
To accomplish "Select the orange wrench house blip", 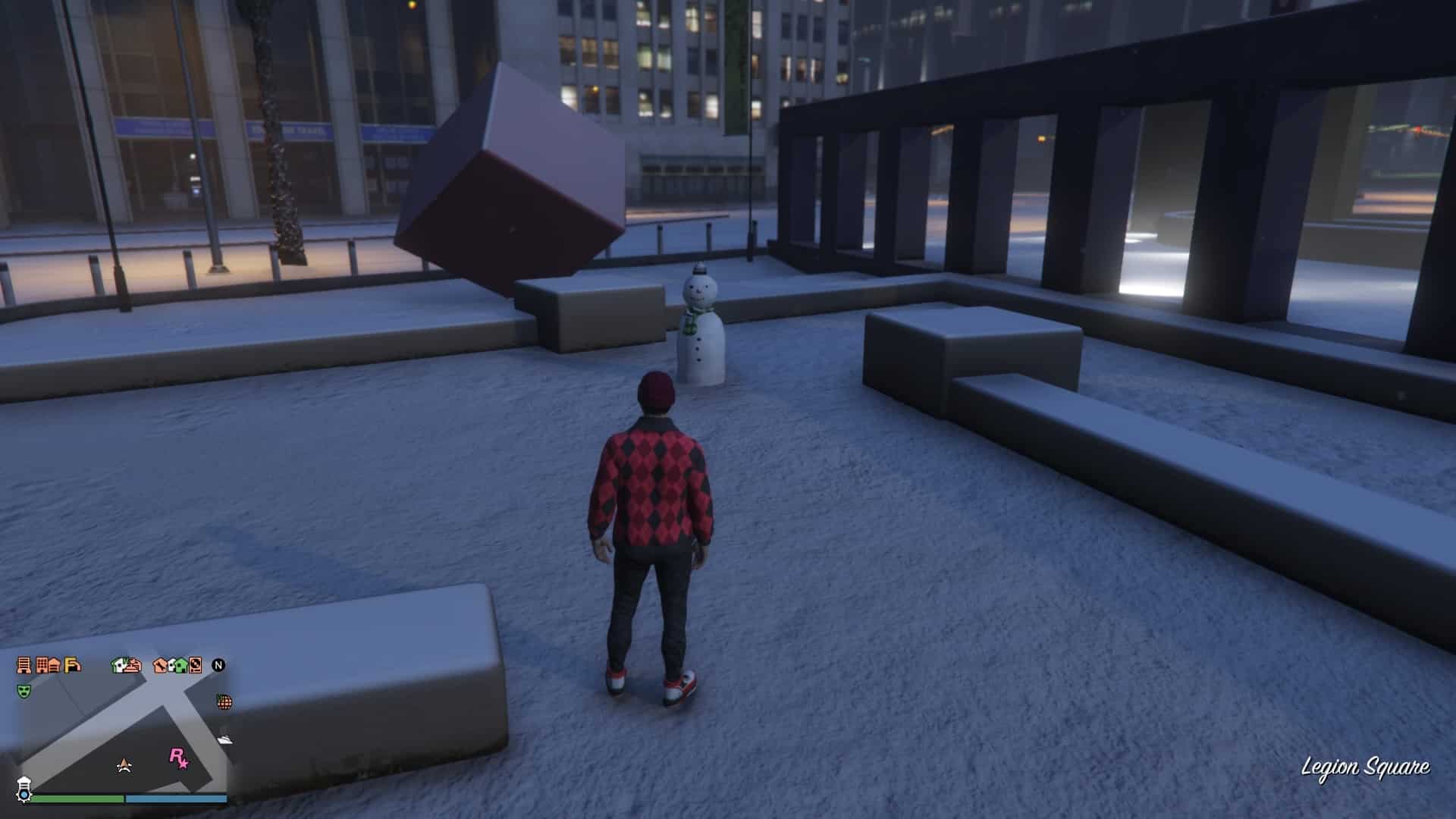I will (x=161, y=665).
